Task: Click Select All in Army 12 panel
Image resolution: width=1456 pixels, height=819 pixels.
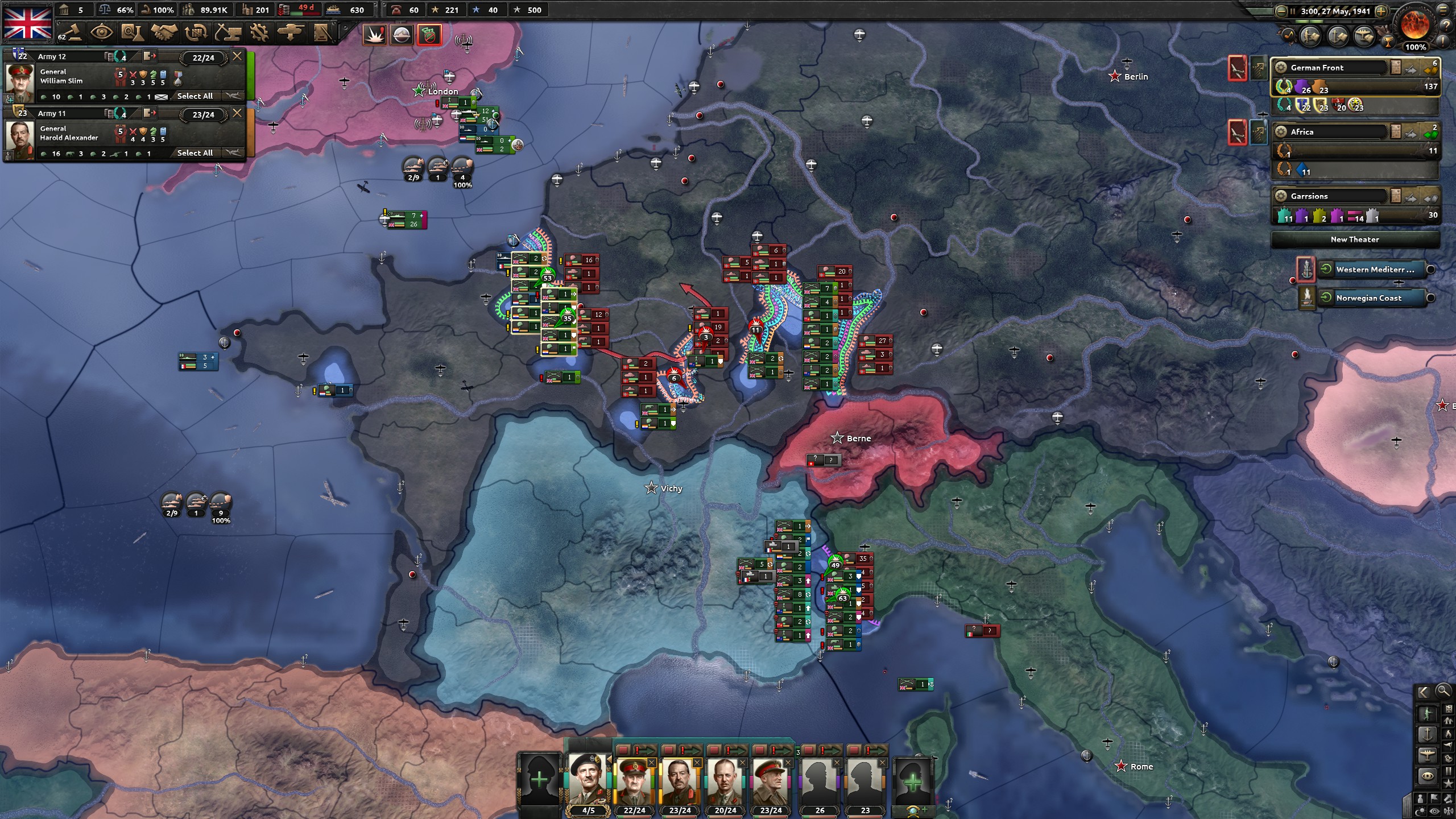Action: (x=195, y=96)
